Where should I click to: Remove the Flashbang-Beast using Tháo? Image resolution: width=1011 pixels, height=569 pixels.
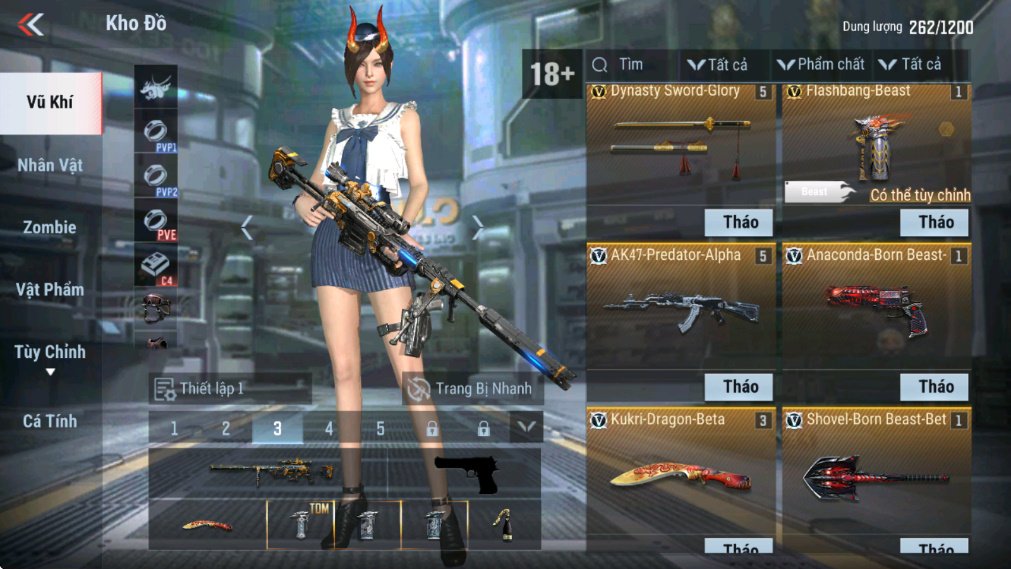point(936,222)
